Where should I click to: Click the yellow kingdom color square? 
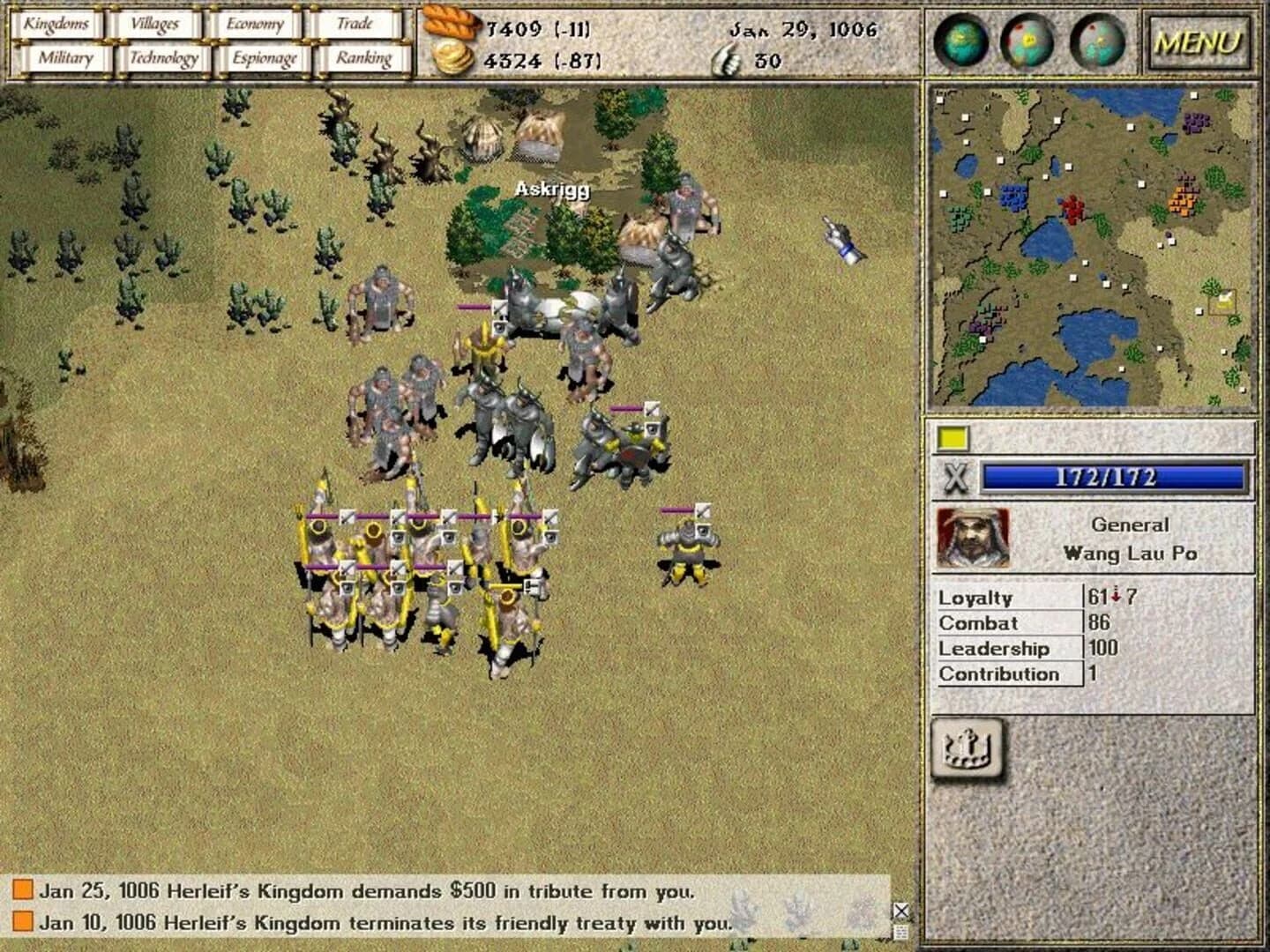pos(953,435)
